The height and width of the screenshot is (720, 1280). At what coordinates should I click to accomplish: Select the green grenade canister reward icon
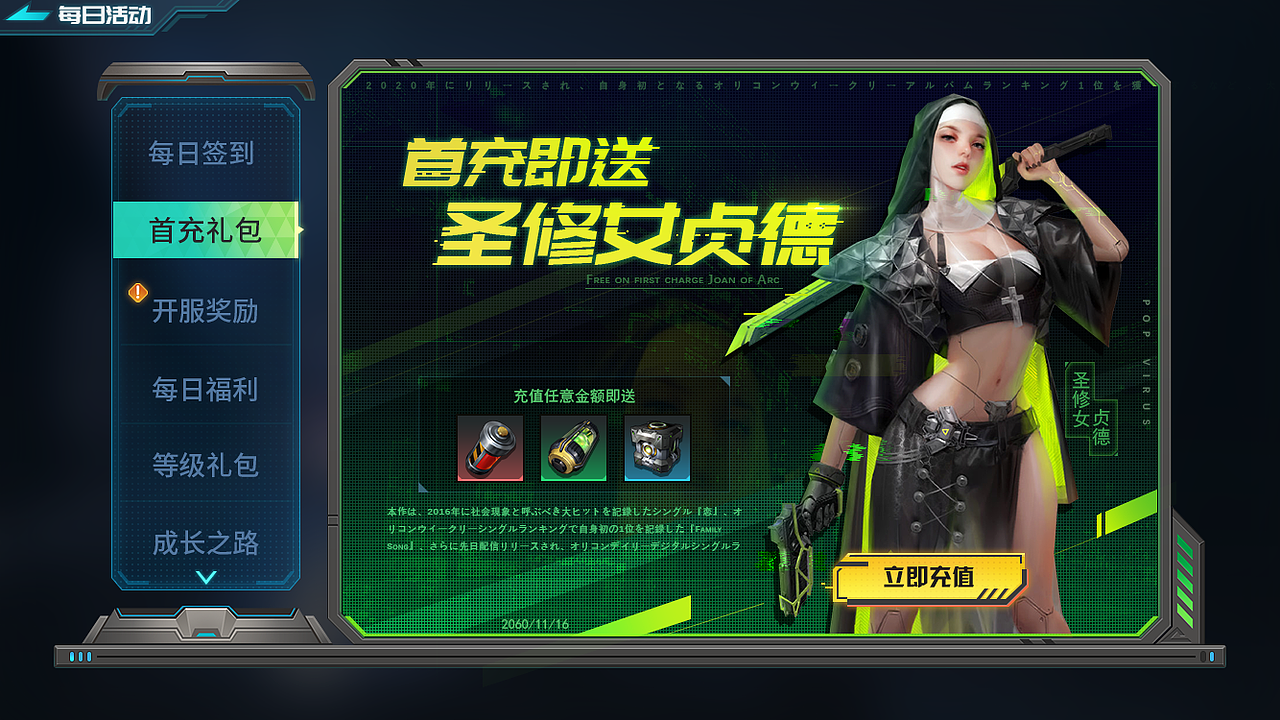pyautogui.click(x=575, y=450)
